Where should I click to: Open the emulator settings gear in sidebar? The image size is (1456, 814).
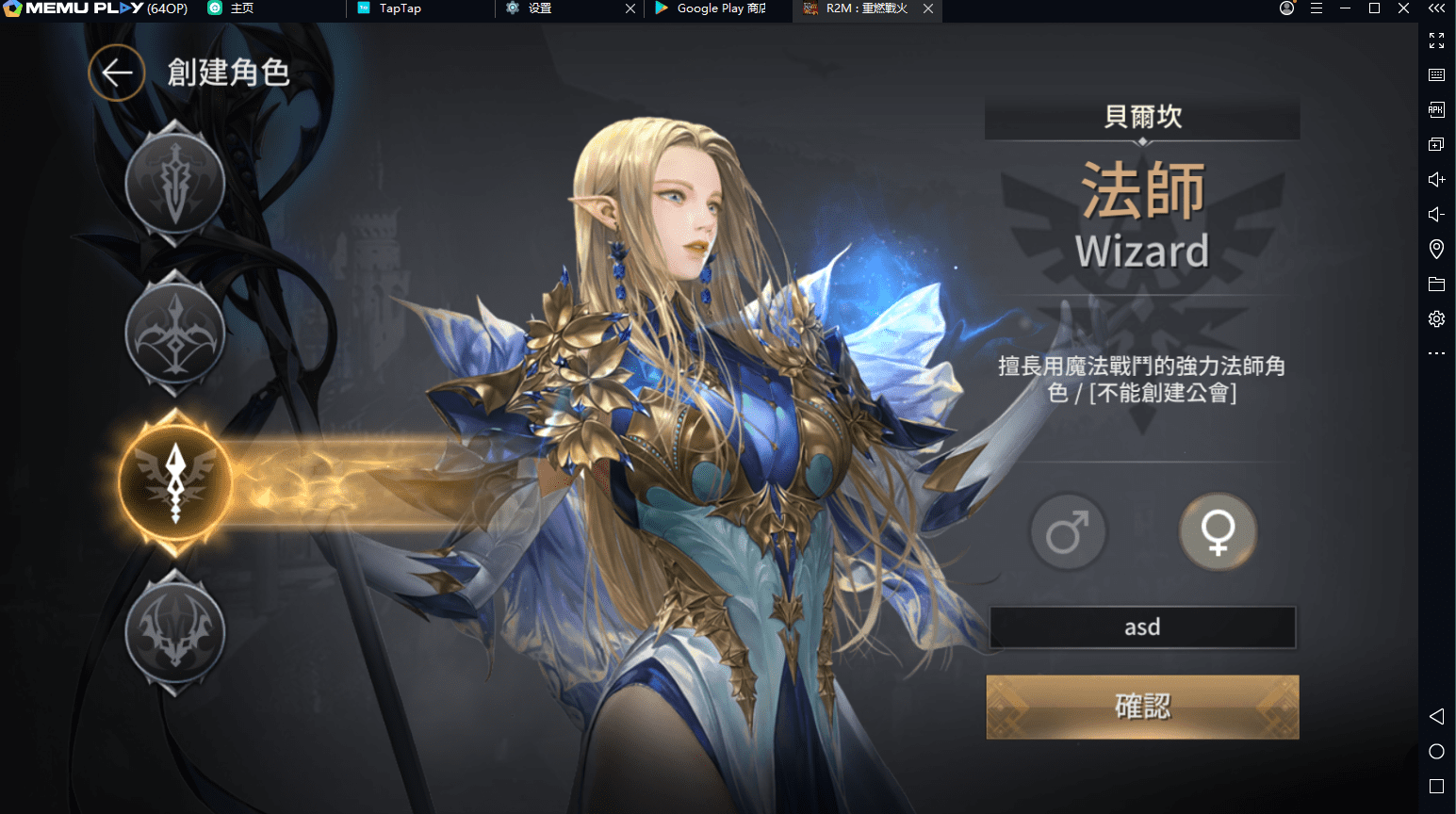pyautogui.click(x=1436, y=319)
